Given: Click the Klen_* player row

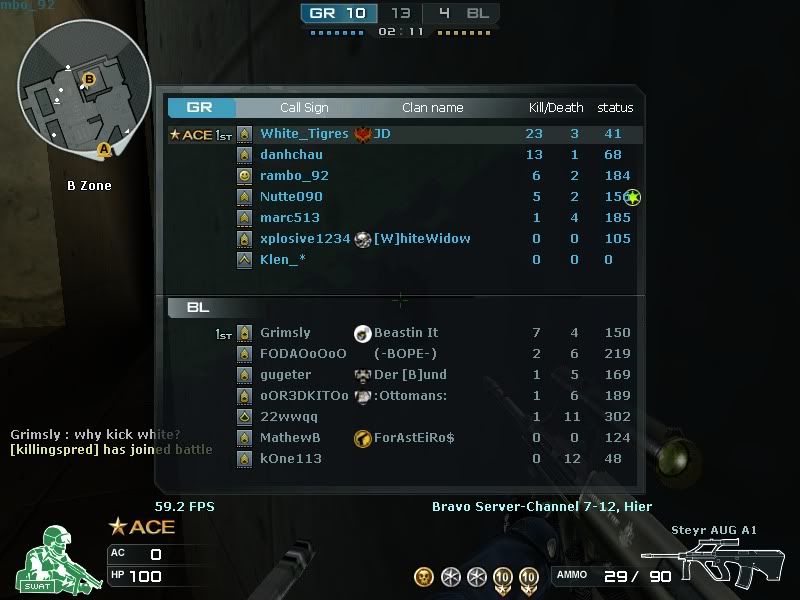Looking at the screenshot, I should 283,260.
